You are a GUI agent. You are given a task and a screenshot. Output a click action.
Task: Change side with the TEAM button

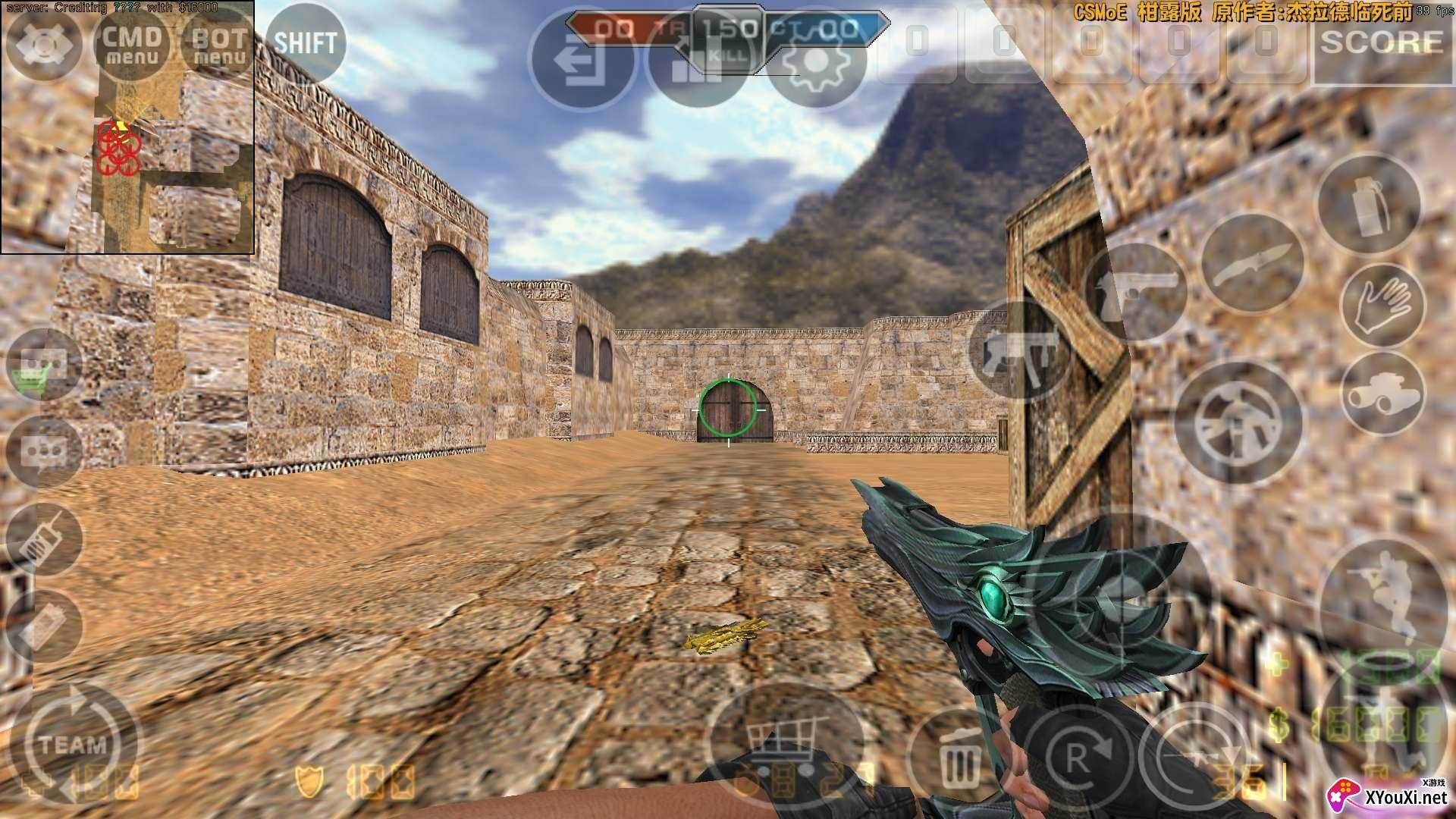click(74, 743)
